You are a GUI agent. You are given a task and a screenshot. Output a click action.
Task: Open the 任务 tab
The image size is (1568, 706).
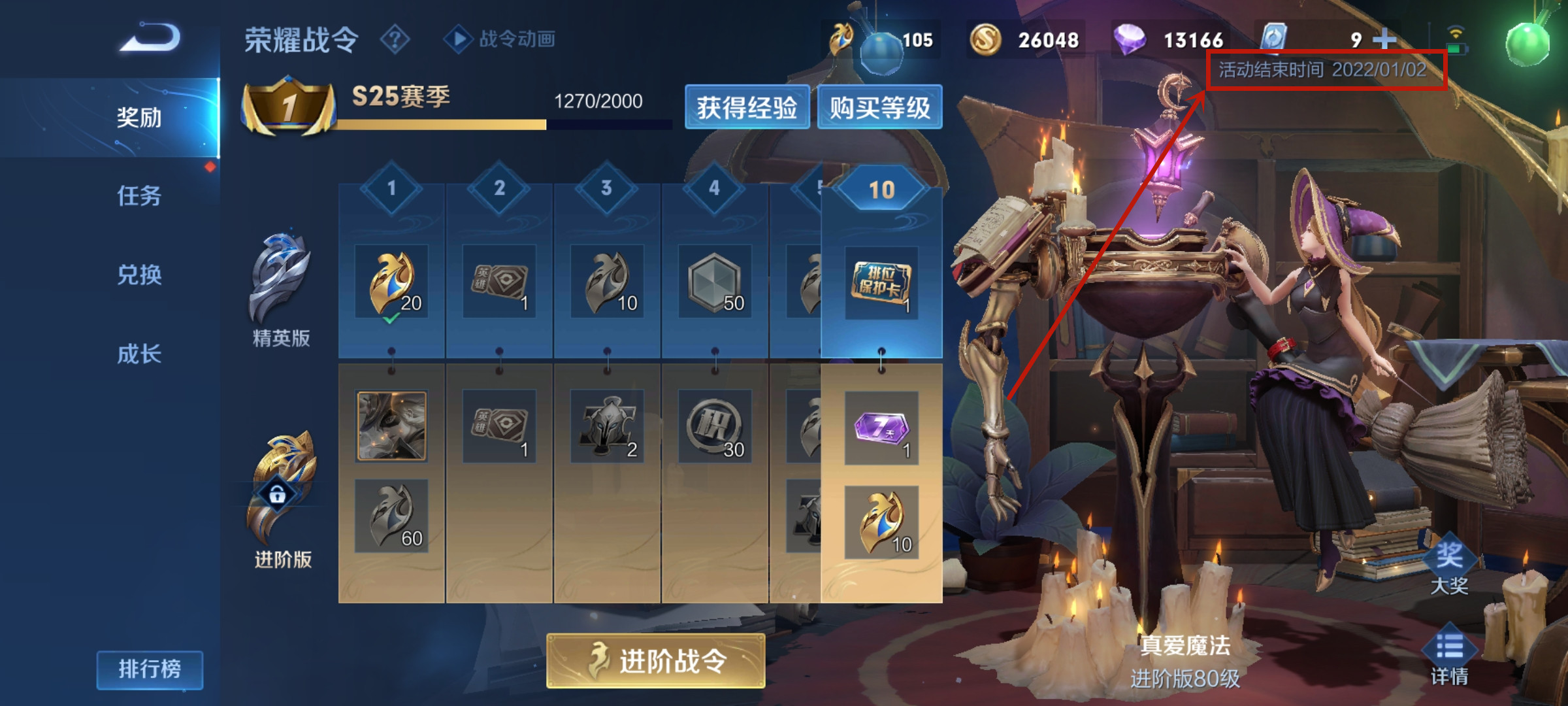pyautogui.click(x=139, y=195)
